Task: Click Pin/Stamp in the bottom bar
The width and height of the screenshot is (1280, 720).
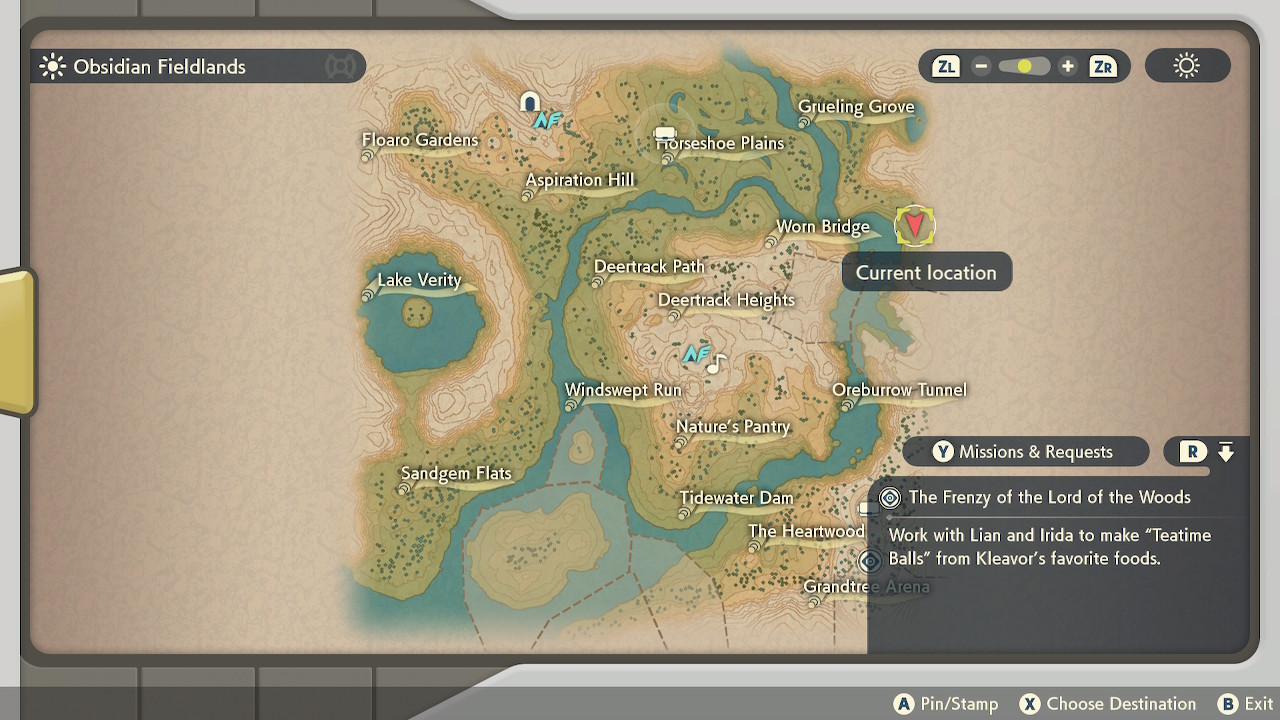Action: click(x=945, y=703)
